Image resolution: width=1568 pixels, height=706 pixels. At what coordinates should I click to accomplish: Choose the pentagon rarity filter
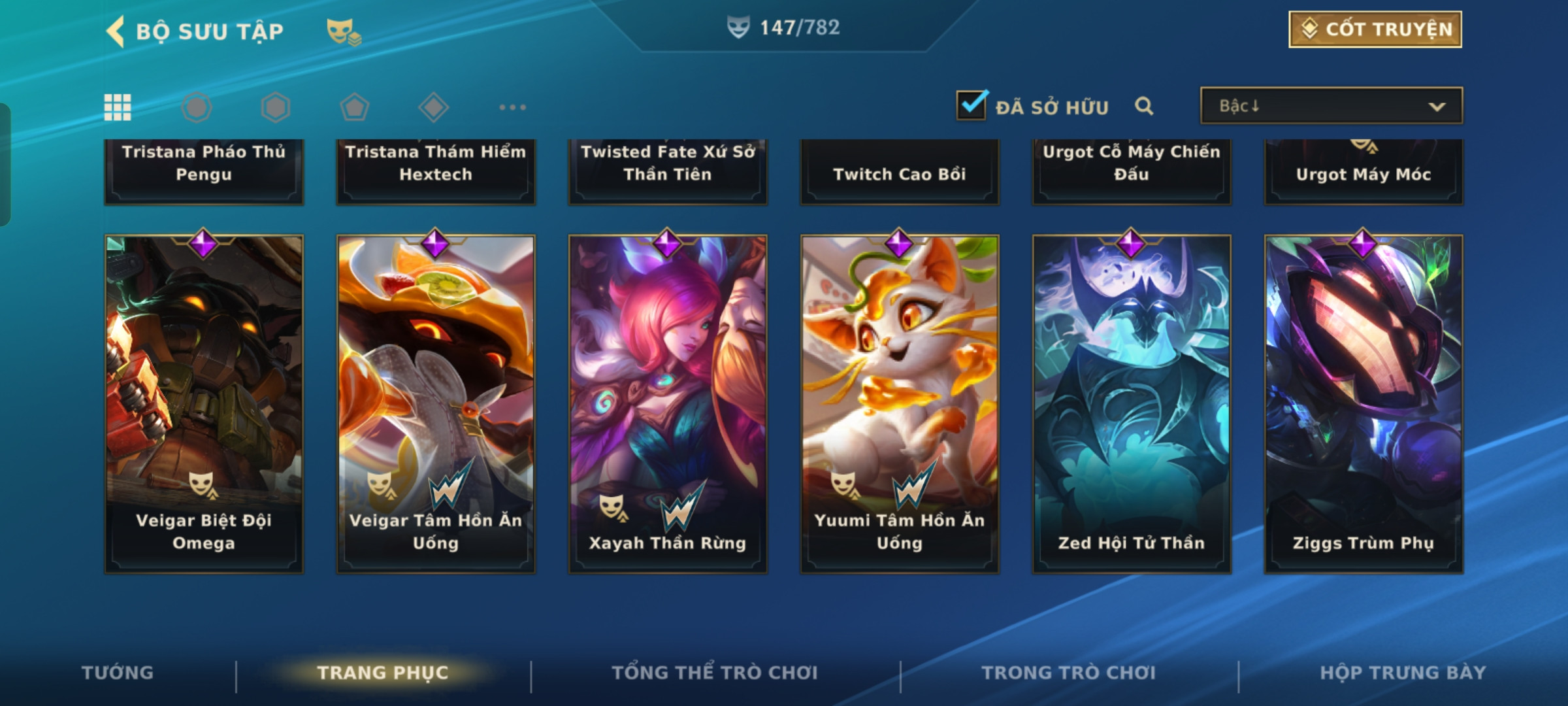[x=354, y=107]
